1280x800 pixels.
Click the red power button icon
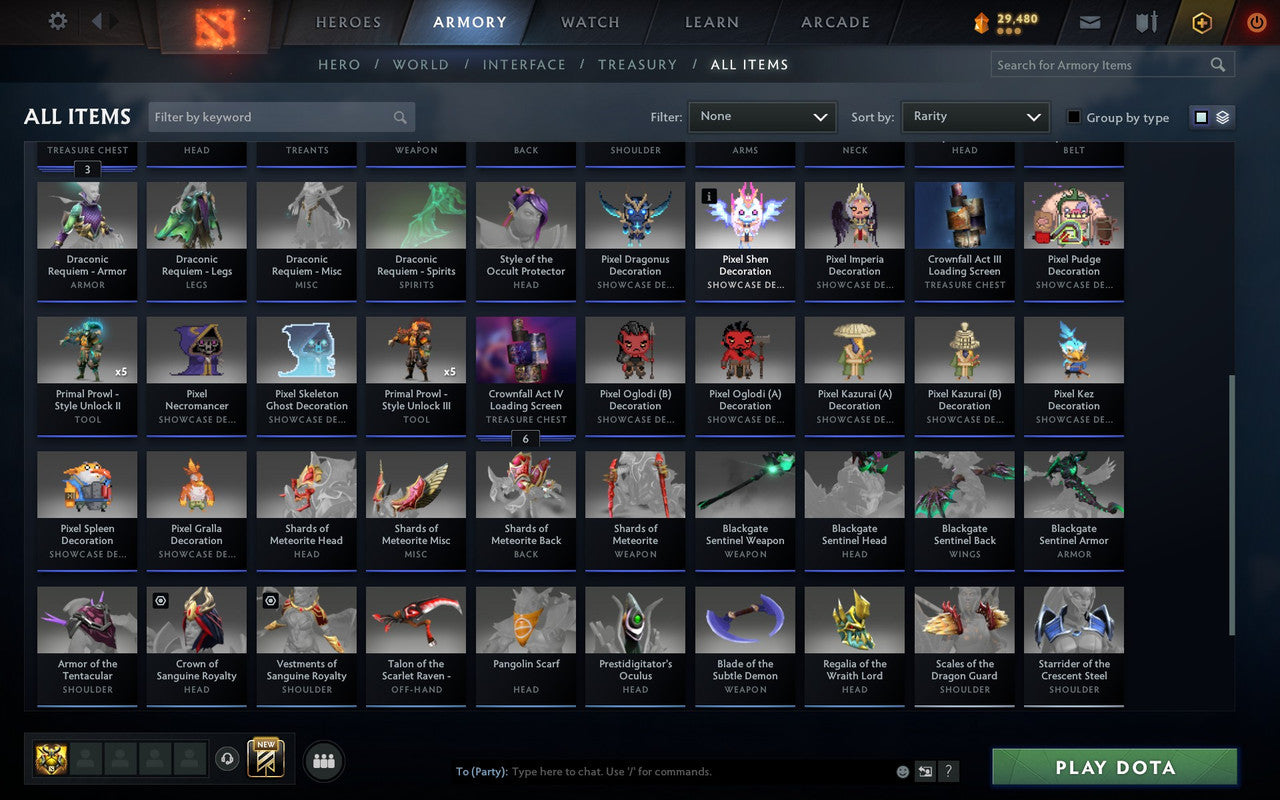click(1256, 22)
